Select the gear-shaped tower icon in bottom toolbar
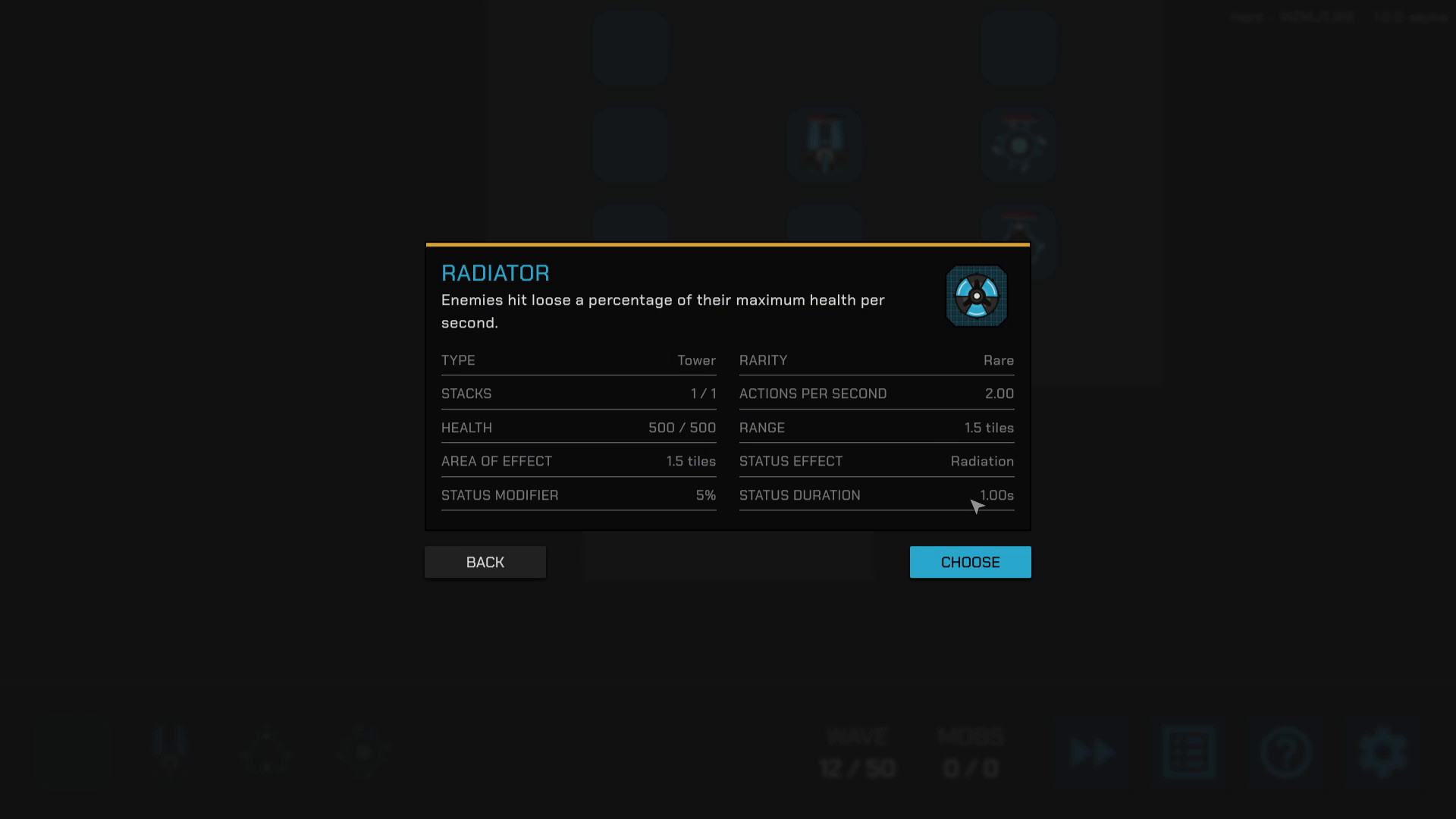The height and width of the screenshot is (819, 1456). point(364,751)
